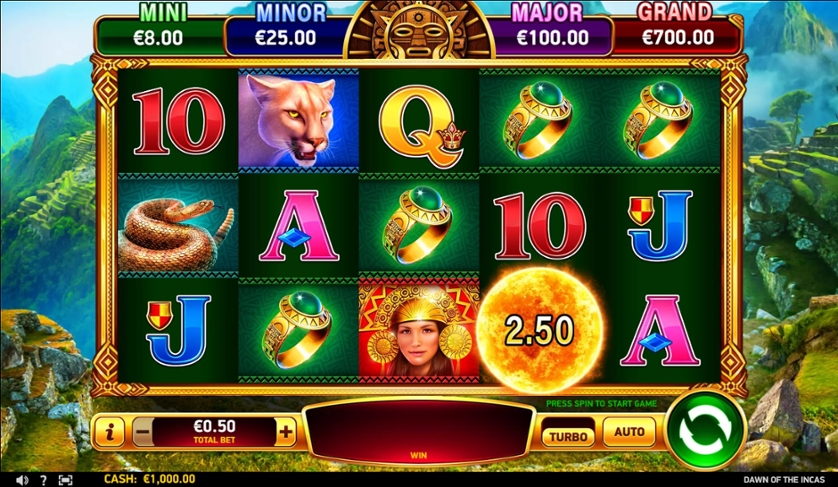Open the paytable info button
Image resolution: width=838 pixels, height=487 pixels.
(109, 433)
